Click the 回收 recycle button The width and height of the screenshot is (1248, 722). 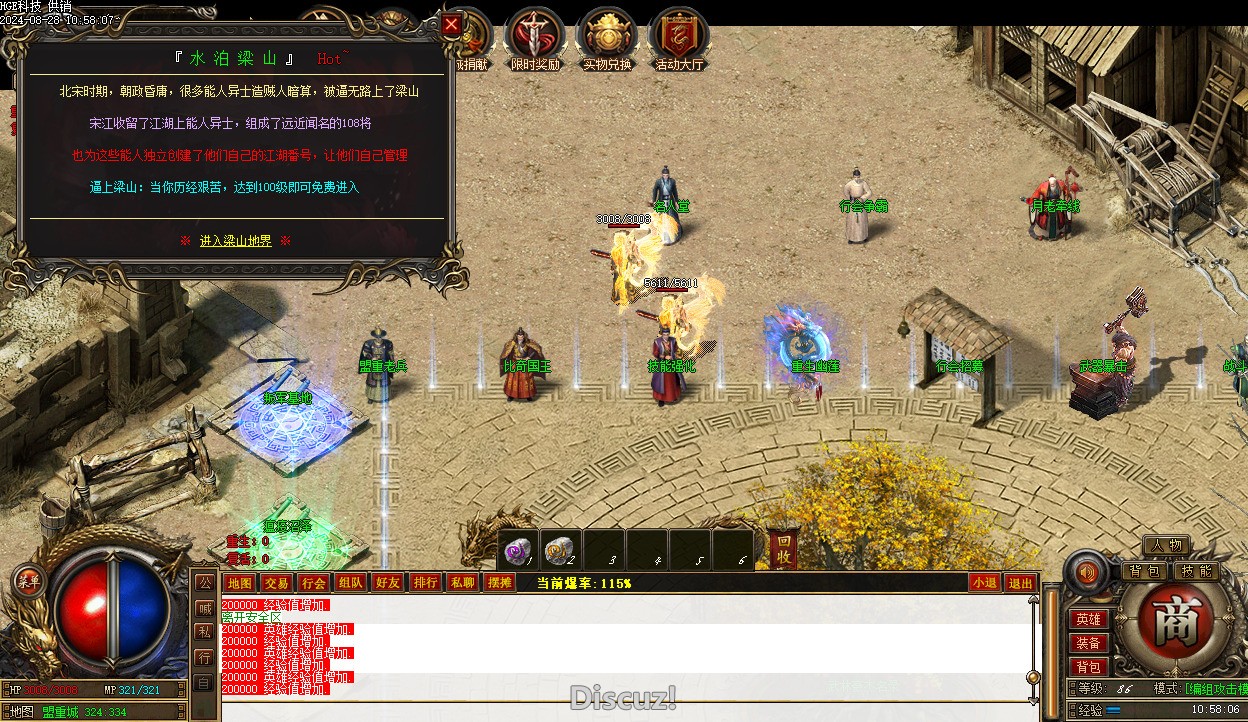(x=782, y=549)
